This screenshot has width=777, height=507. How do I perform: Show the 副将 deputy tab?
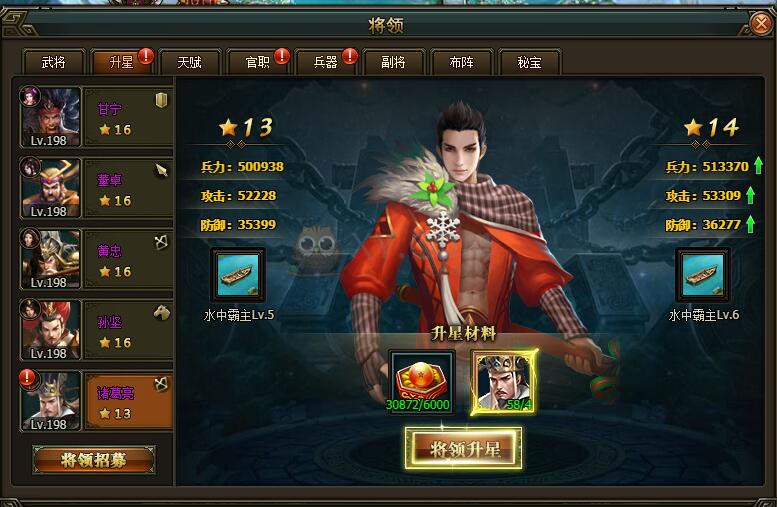(393, 62)
